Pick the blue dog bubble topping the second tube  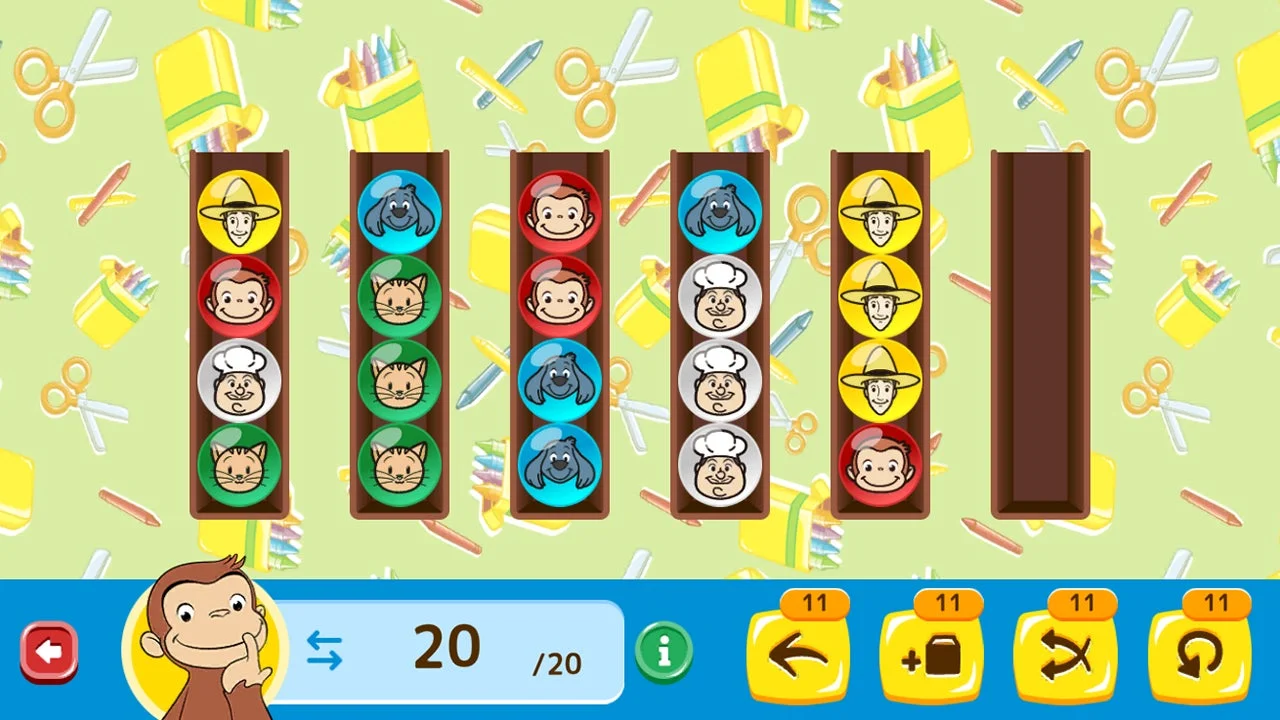click(400, 212)
